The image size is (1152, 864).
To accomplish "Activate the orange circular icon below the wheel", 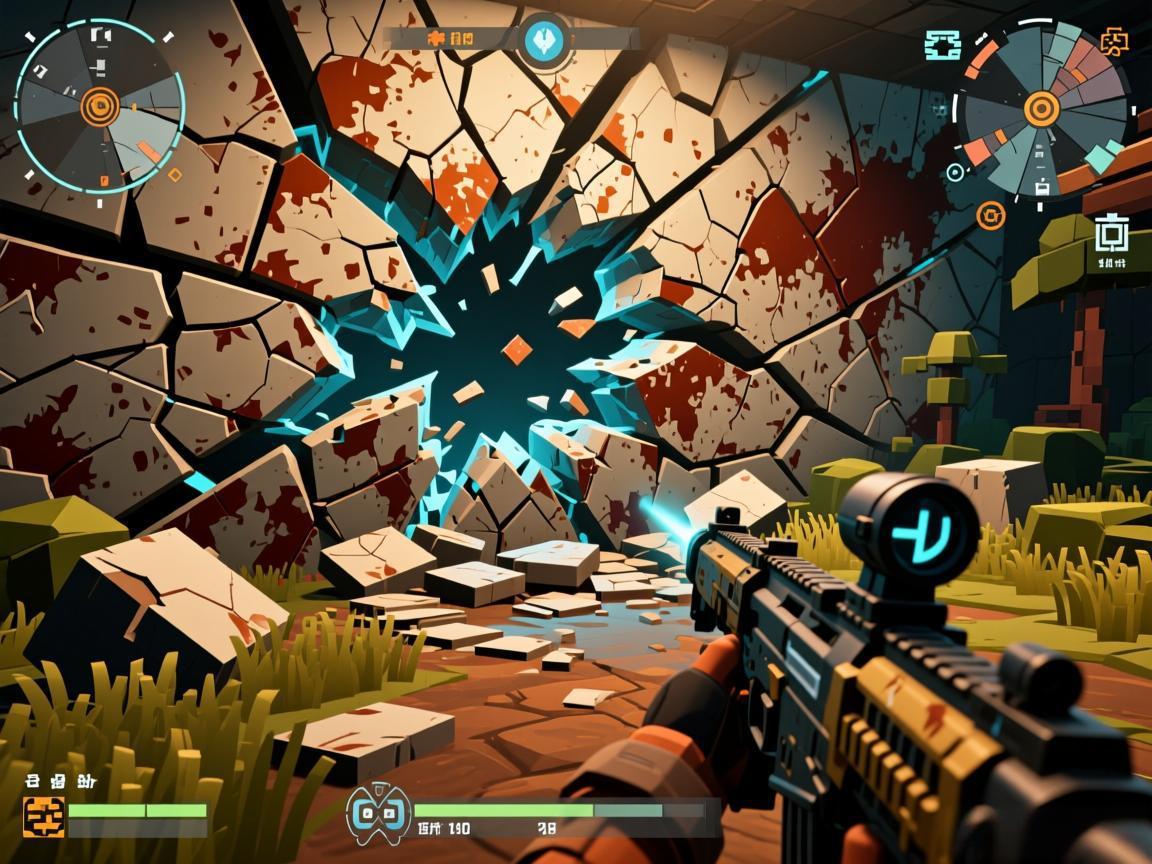I will [x=990, y=213].
